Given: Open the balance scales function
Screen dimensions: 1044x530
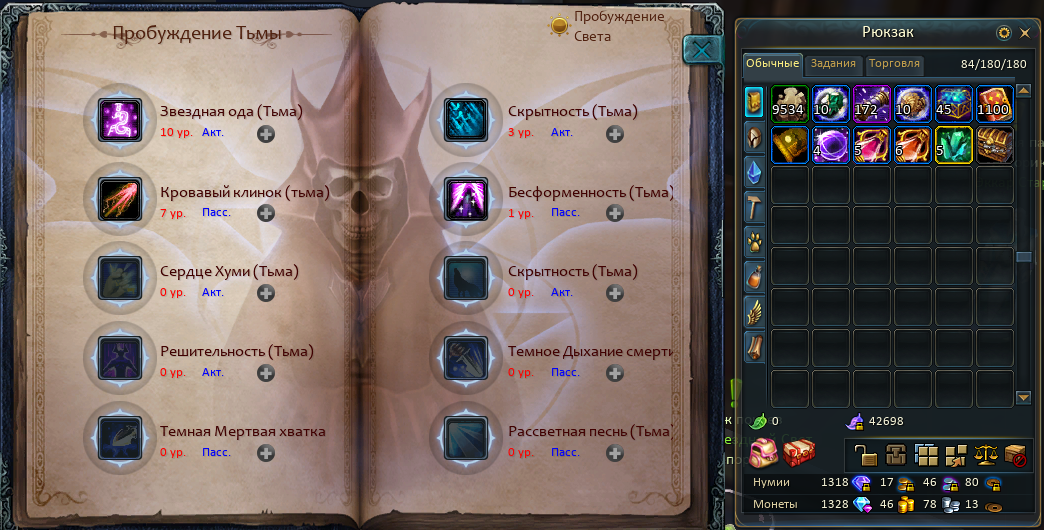Looking at the screenshot, I should (x=987, y=457).
